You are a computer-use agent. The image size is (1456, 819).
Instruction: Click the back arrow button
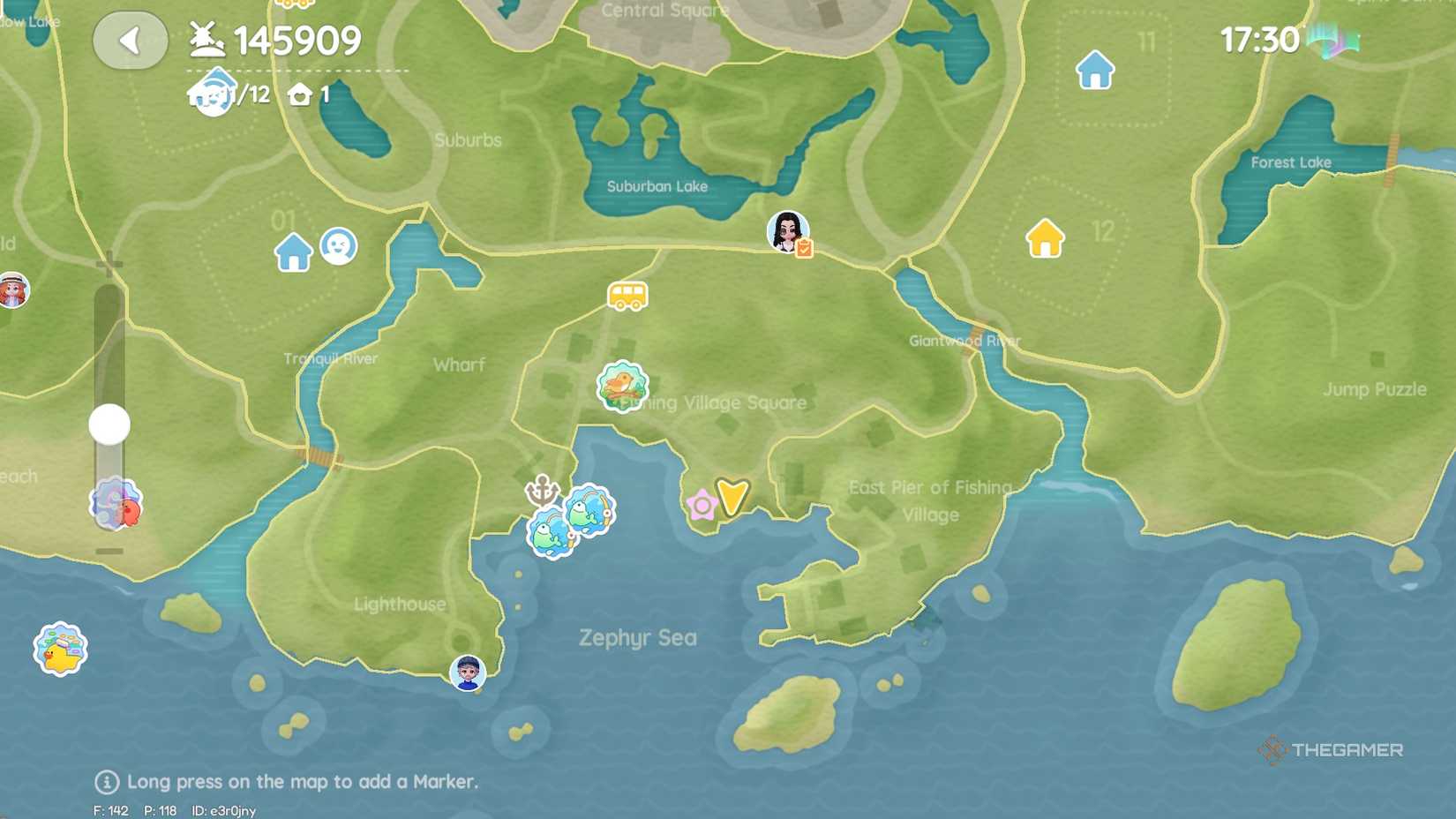click(130, 40)
